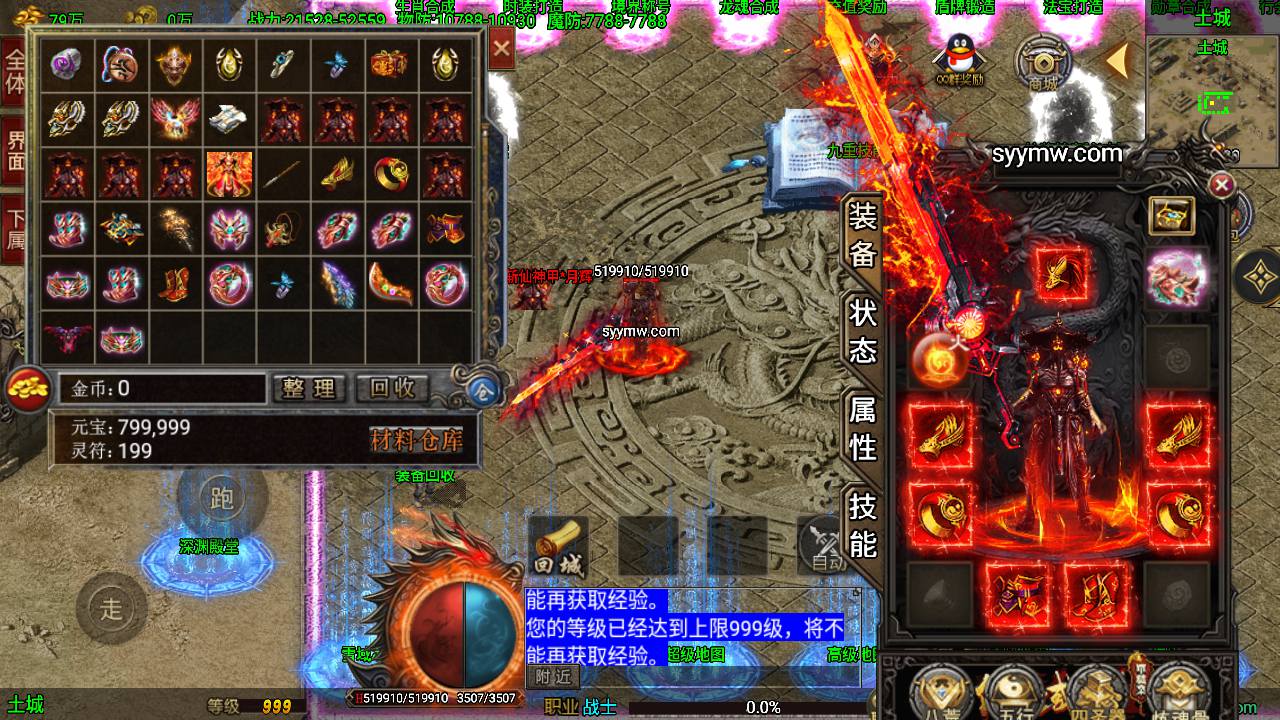Screen dimensions: 1280x720
Task: Activate the 自动 auto-battle button
Action: pos(826,547)
